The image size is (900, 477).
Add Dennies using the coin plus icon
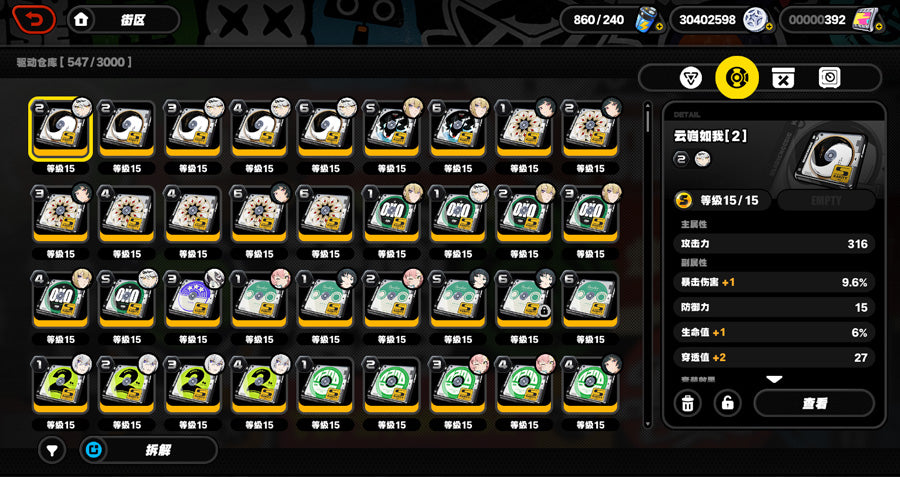768,27
